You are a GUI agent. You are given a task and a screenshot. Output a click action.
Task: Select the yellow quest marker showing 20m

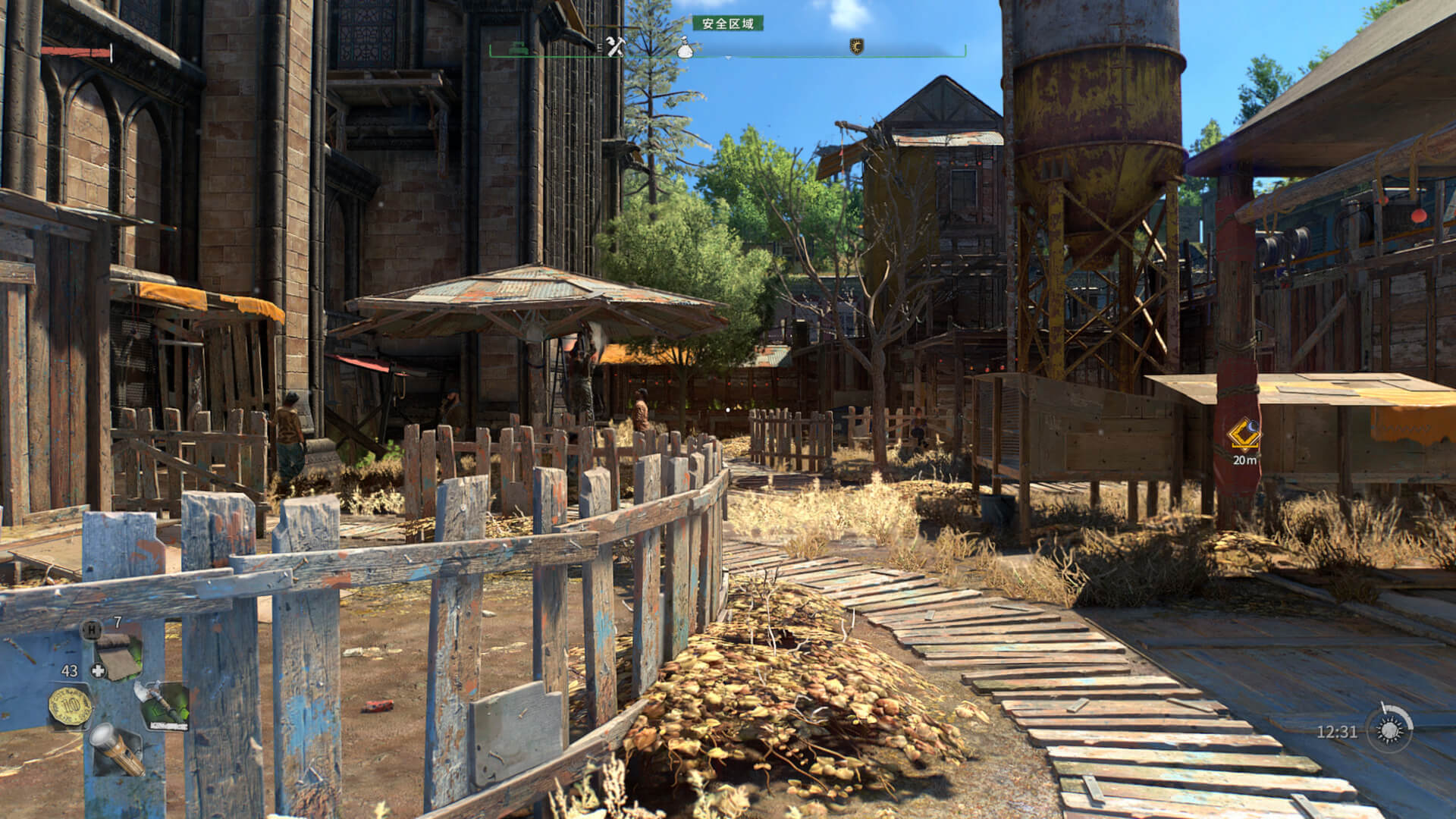1244,436
